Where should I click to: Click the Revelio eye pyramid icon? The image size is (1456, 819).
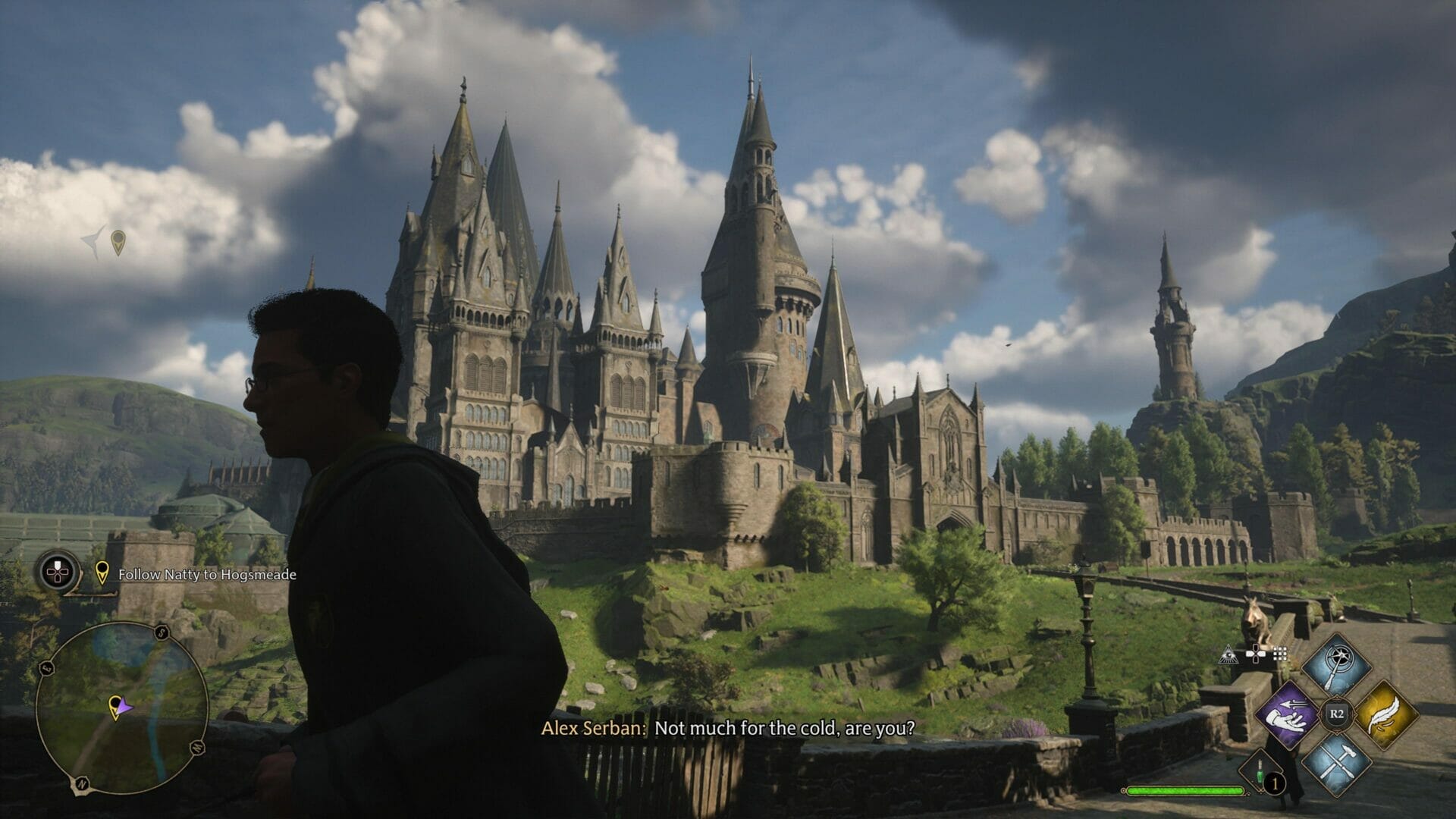tap(1228, 654)
